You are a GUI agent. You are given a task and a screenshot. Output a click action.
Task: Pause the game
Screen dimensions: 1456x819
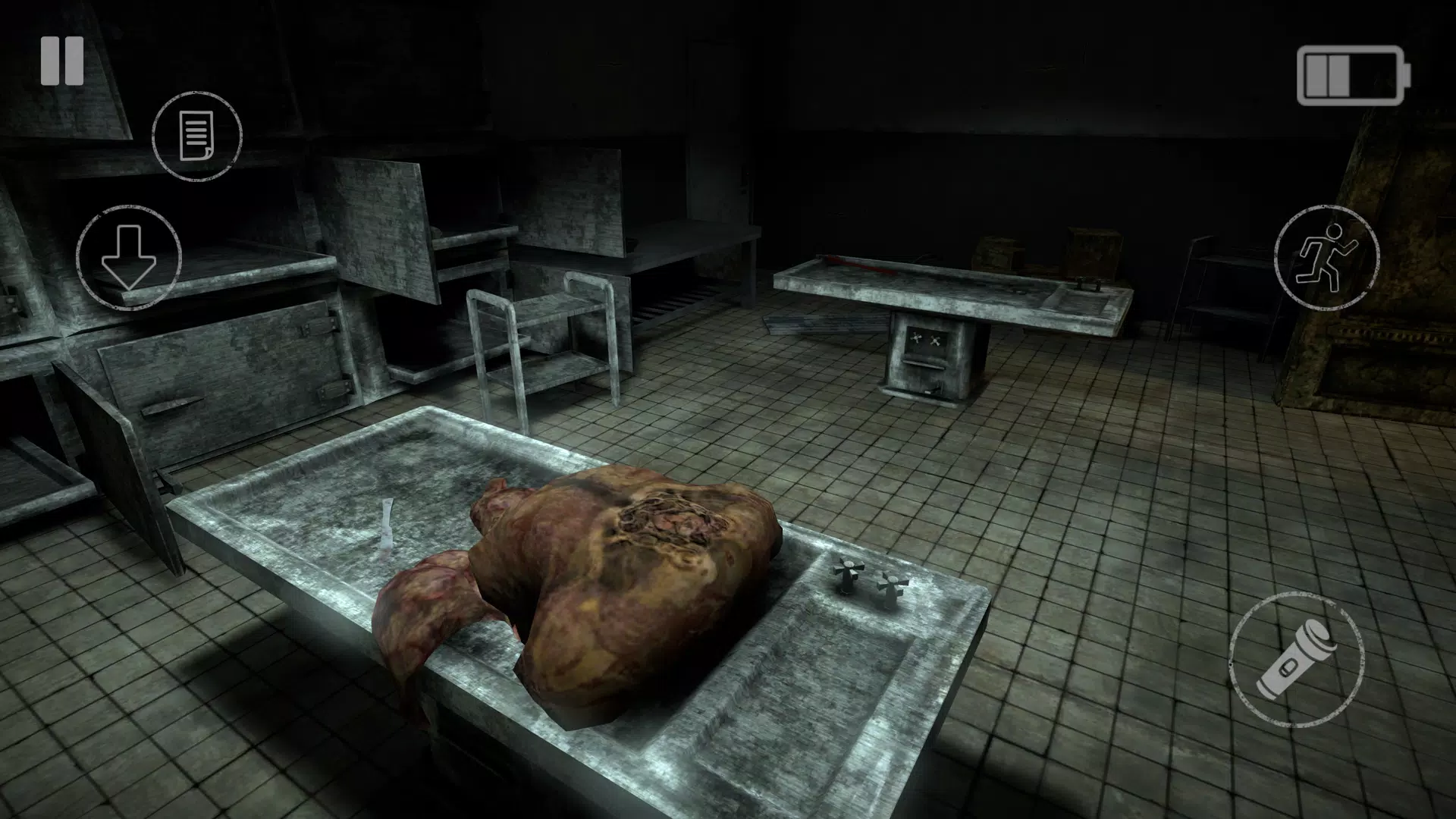[62, 62]
